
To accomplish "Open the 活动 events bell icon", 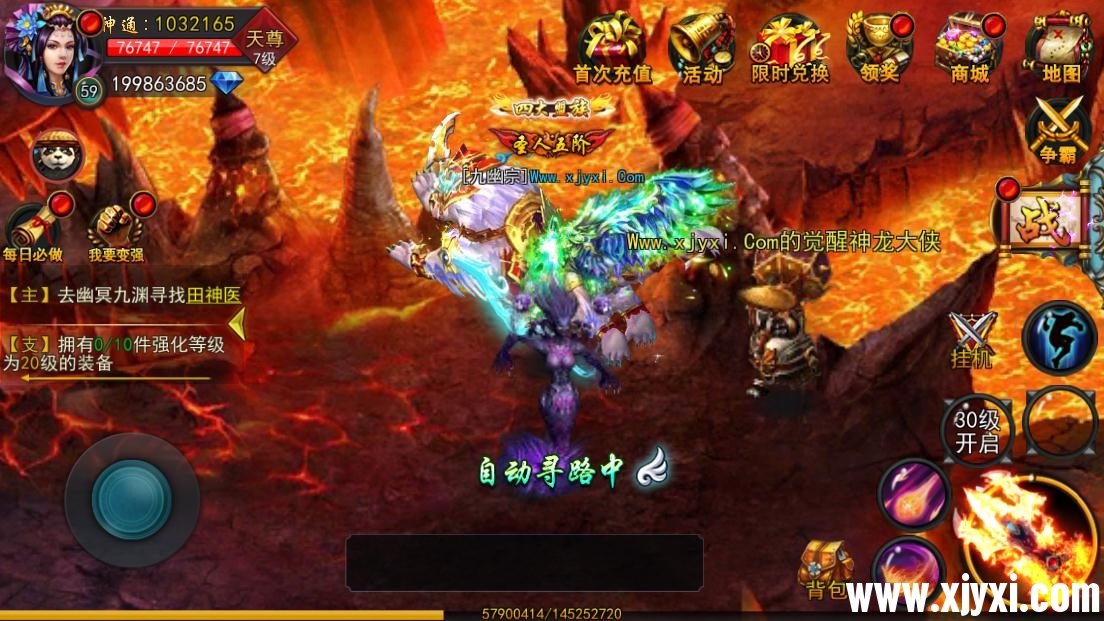I will [702, 46].
